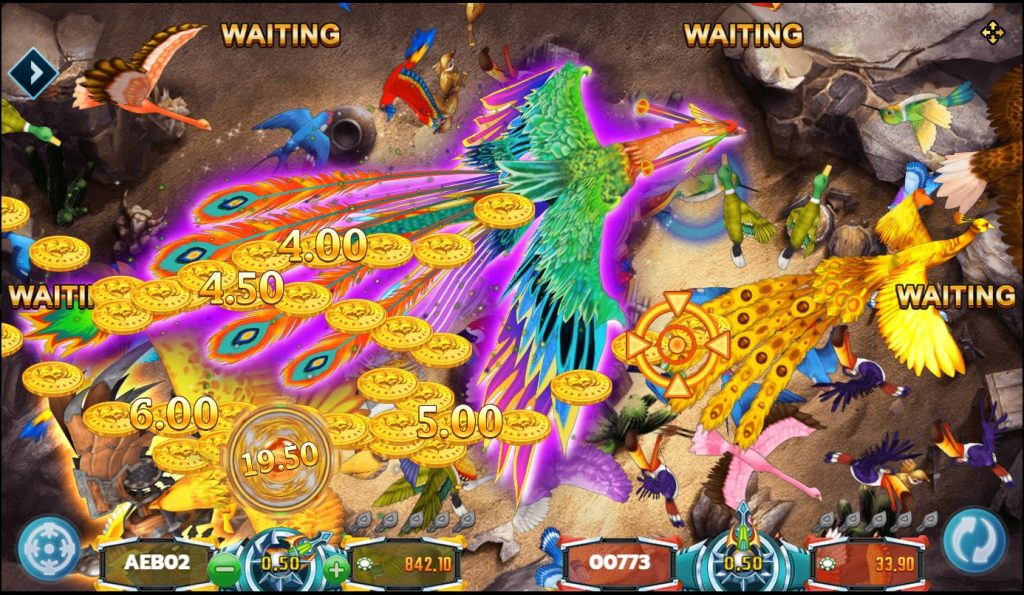The image size is (1024, 595).
Task: Expand the side menu arrow button
Action: 33,72
